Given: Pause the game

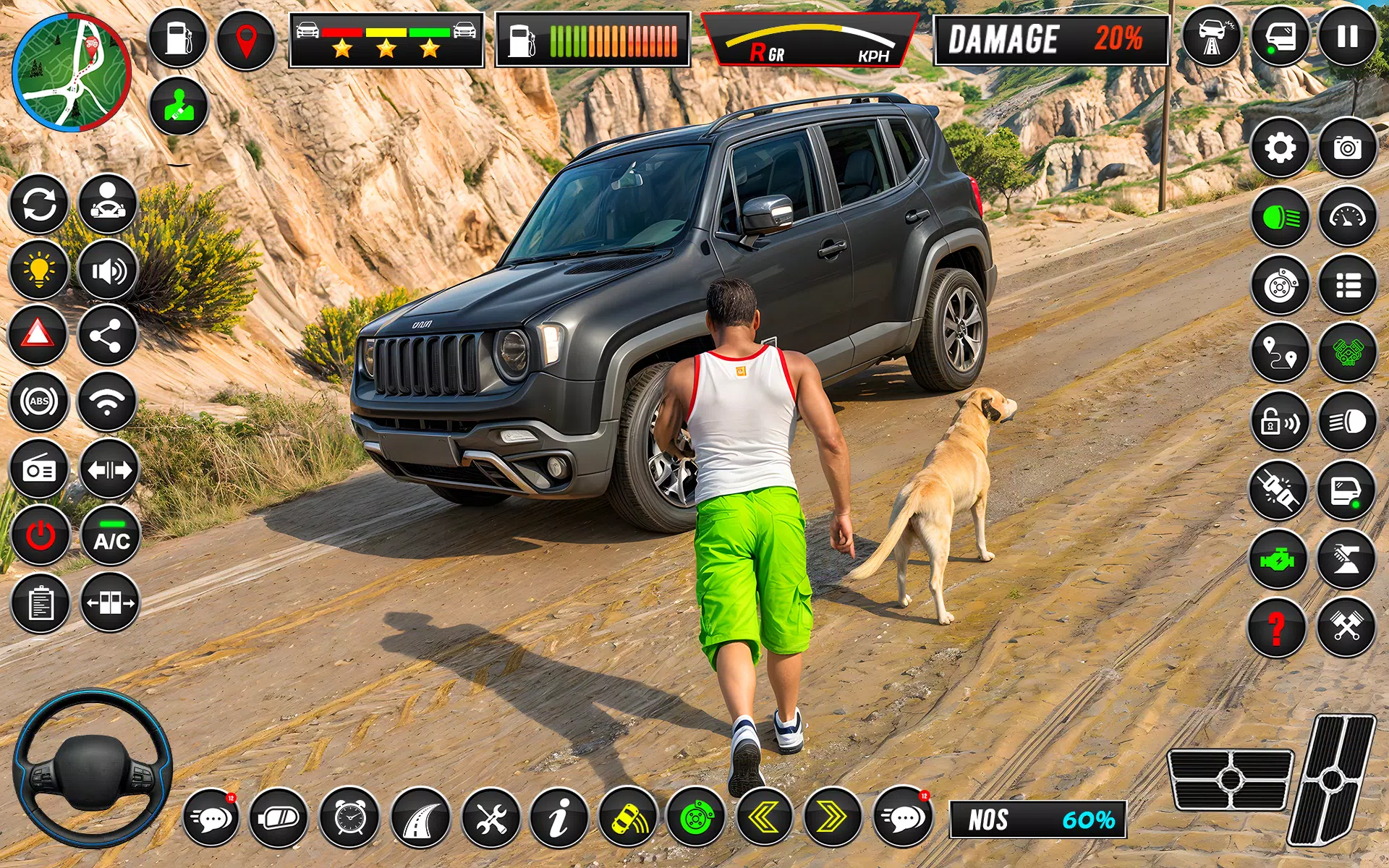Looking at the screenshot, I should [x=1347, y=38].
